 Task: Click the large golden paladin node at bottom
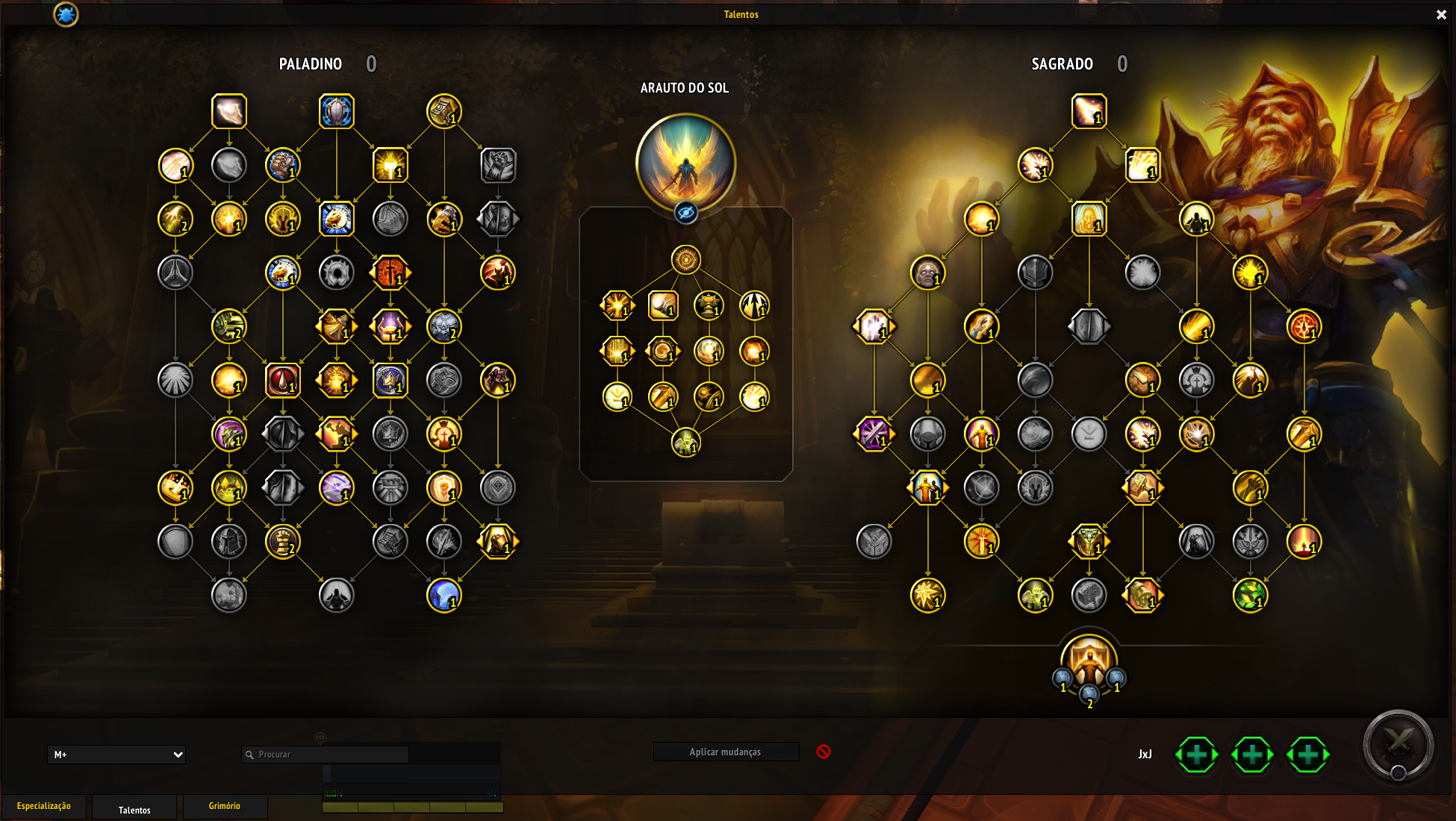(x=1089, y=661)
